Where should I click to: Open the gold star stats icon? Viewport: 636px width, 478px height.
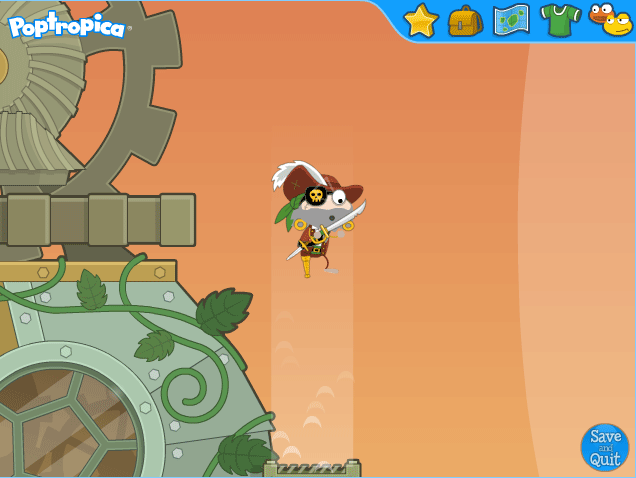click(x=421, y=20)
